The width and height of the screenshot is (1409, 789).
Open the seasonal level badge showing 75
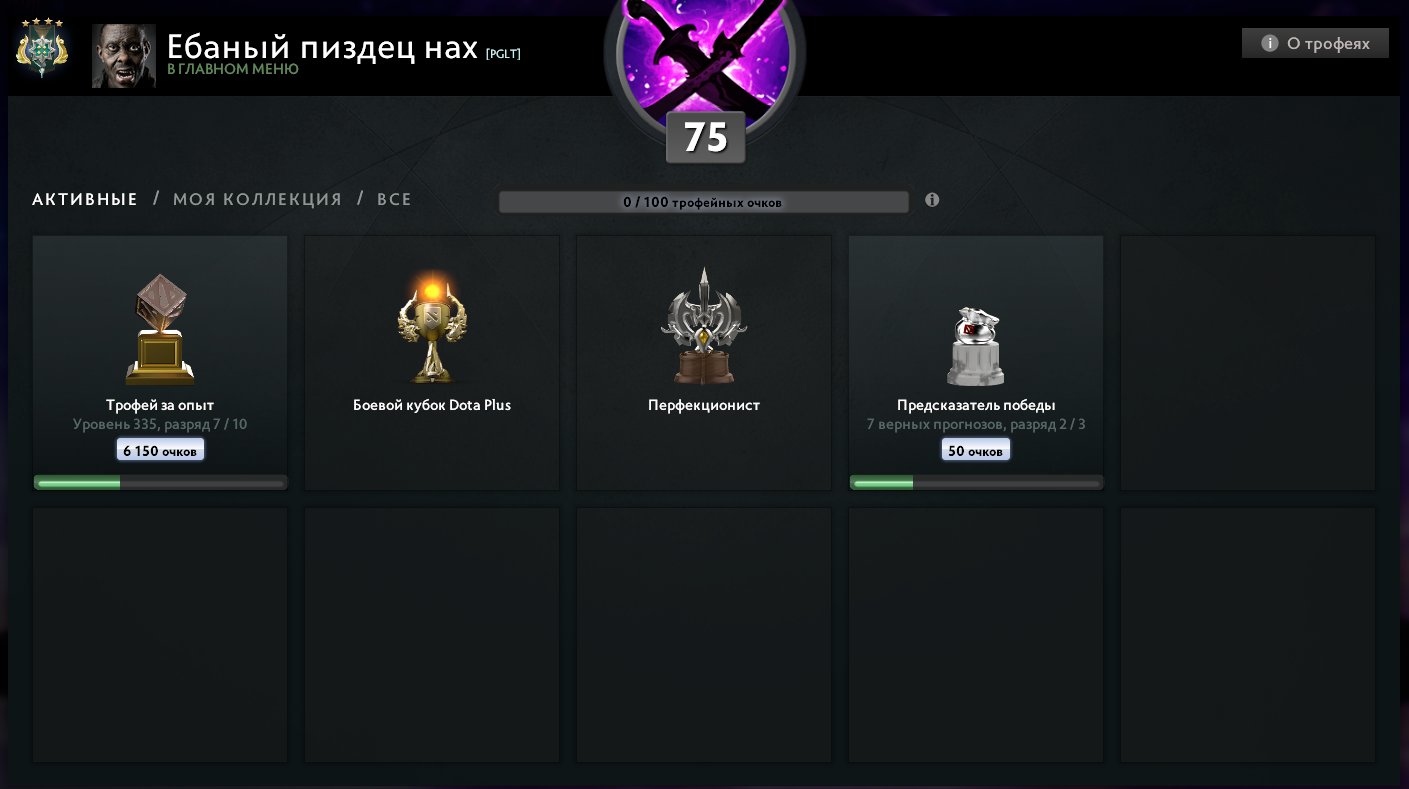click(x=705, y=137)
